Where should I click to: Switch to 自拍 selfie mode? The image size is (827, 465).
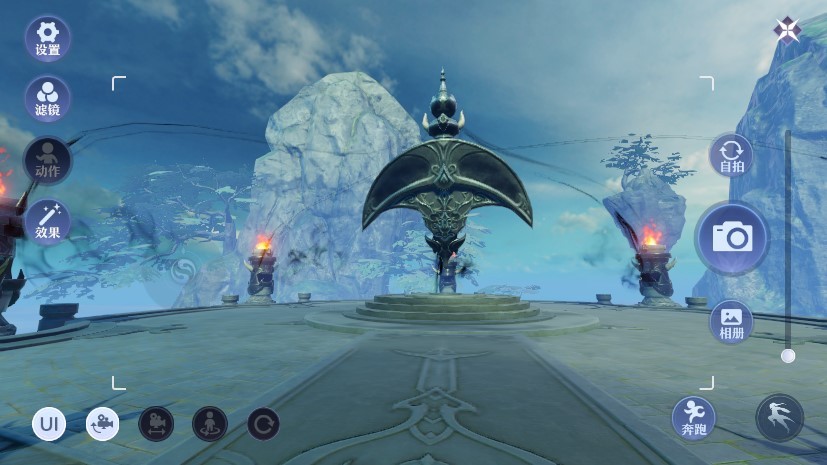coord(731,158)
